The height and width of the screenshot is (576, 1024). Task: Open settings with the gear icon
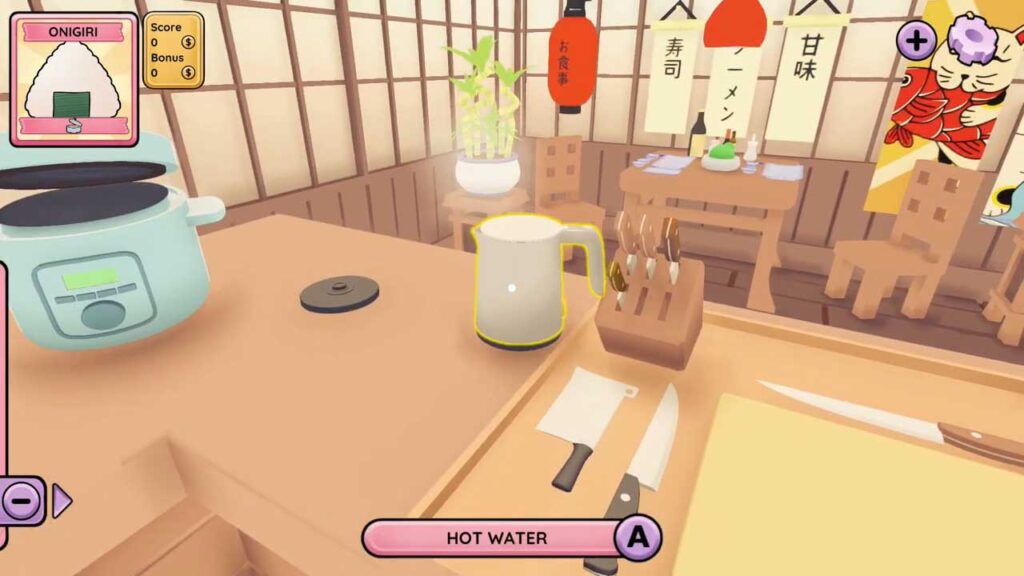[969, 40]
